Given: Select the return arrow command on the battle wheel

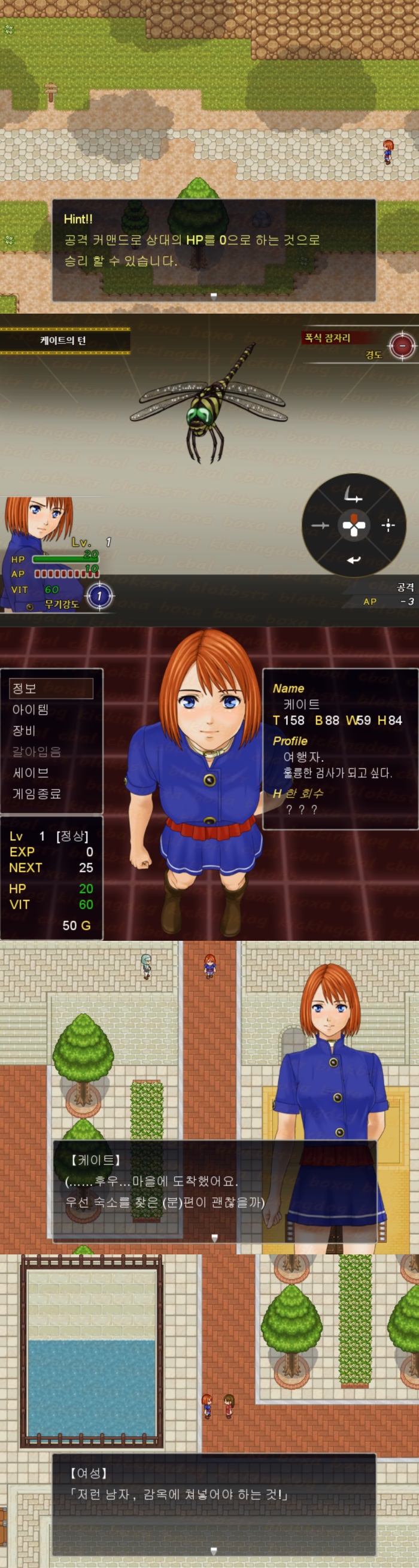Looking at the screenshot, I should point(353,560).
